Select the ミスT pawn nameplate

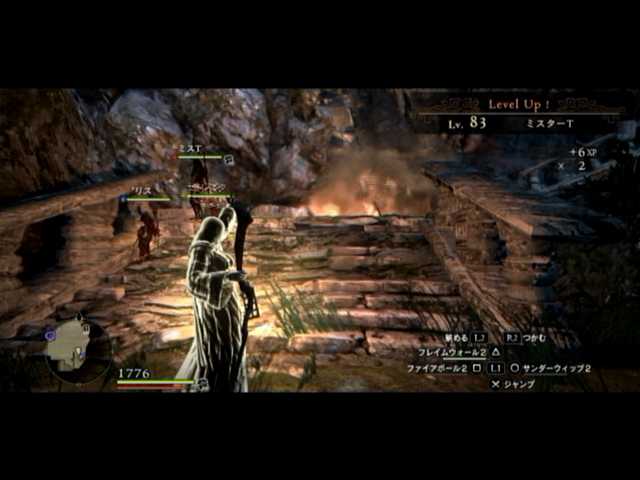click(x=190, y=149)
